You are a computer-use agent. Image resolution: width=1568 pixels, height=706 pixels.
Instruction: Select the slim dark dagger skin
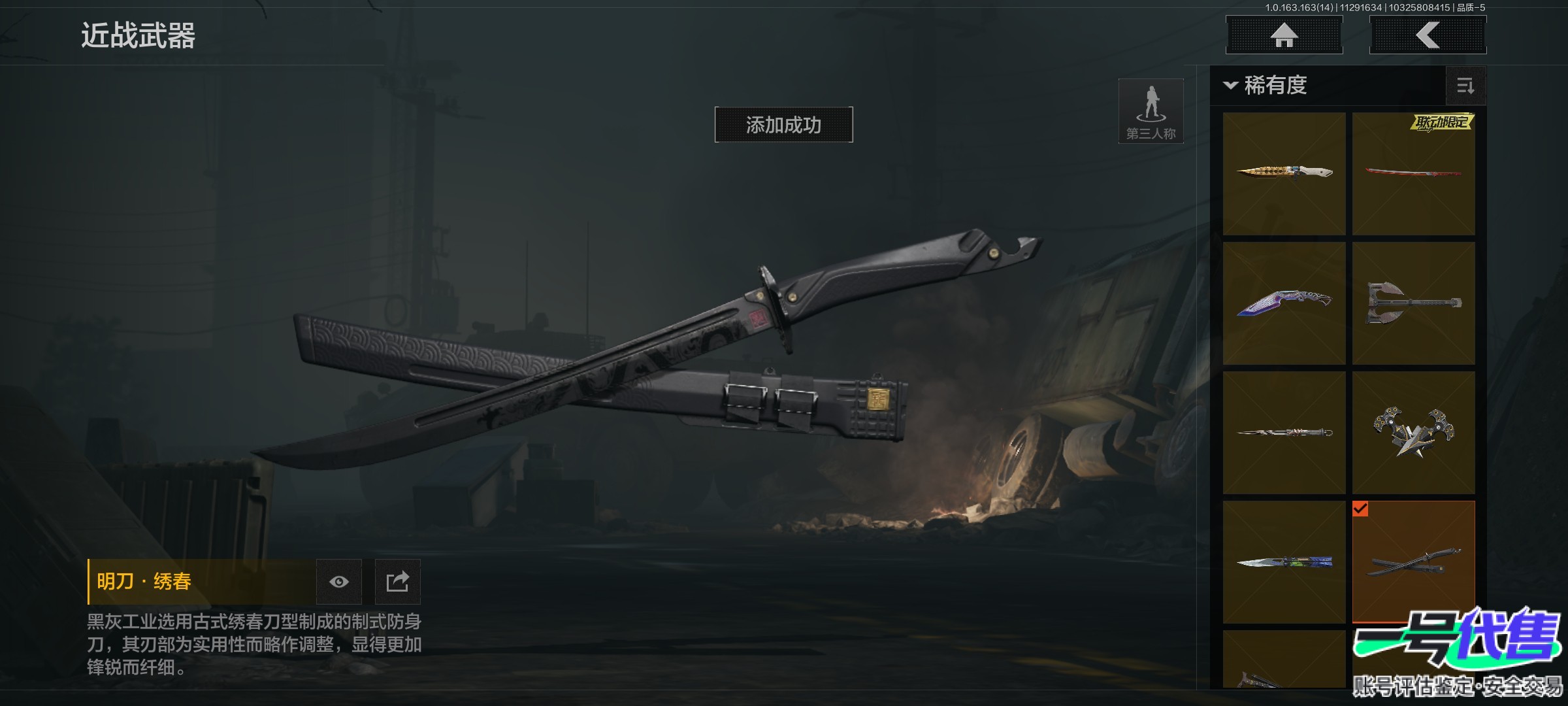(x=1284, y=432)
